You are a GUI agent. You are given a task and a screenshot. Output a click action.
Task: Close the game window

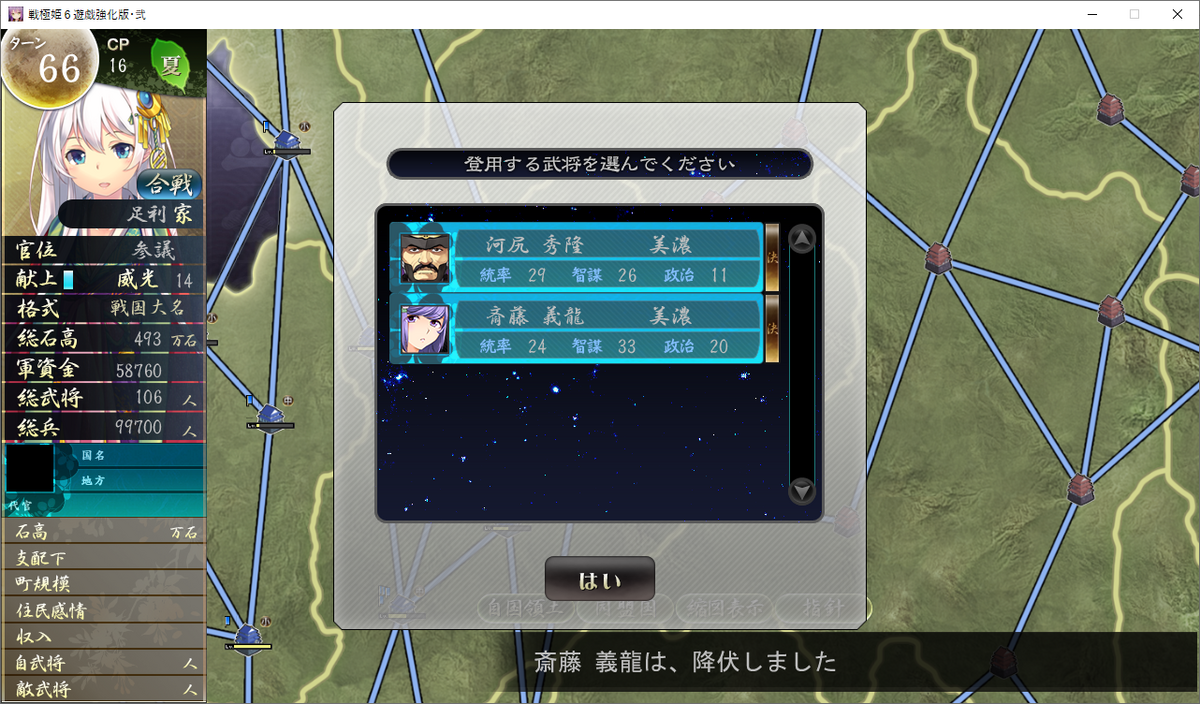tap(1176, 14)
